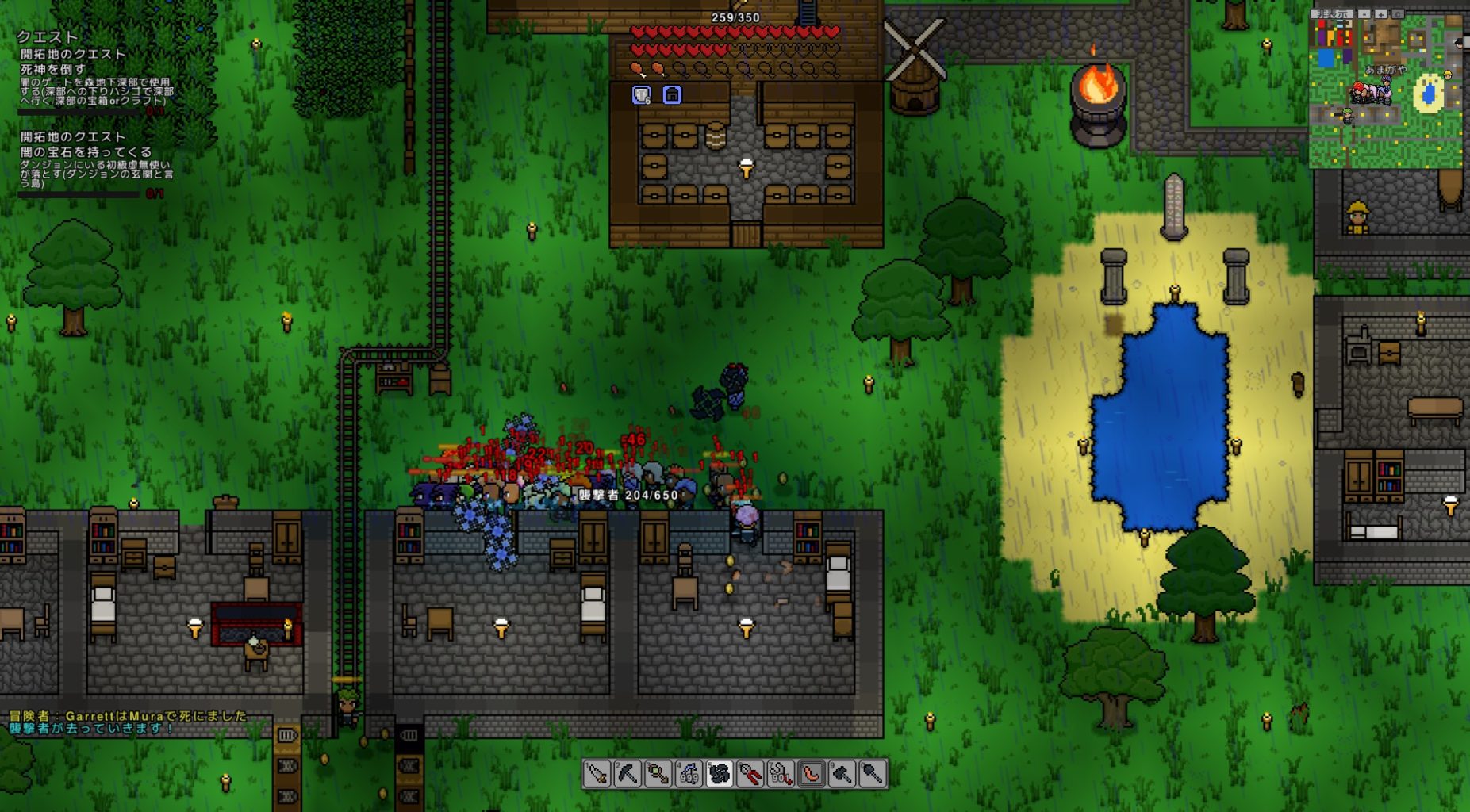Select the highlighted dark shuriken slot

point(720,773)
